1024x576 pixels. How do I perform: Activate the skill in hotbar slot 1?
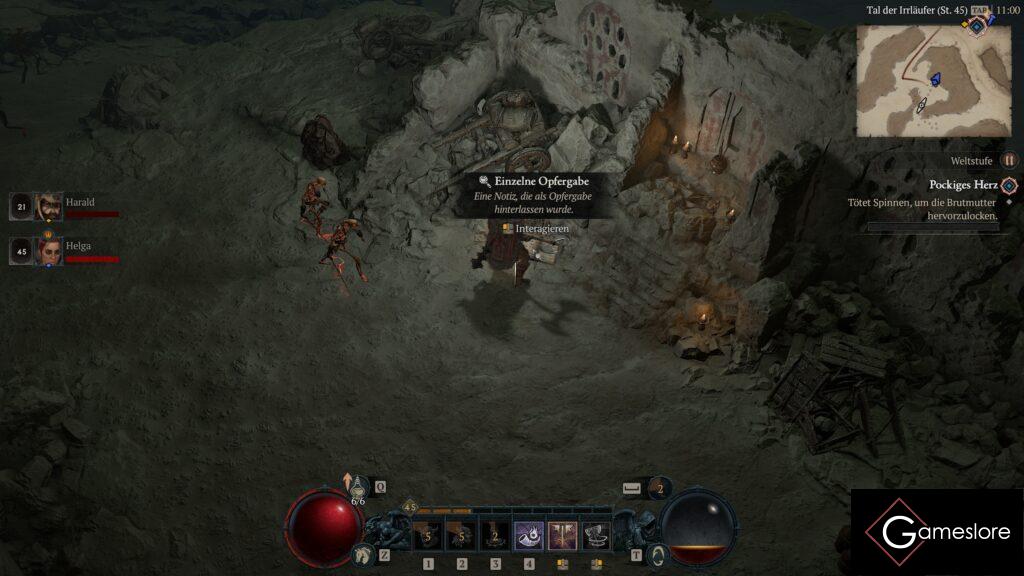click(428, 537)
